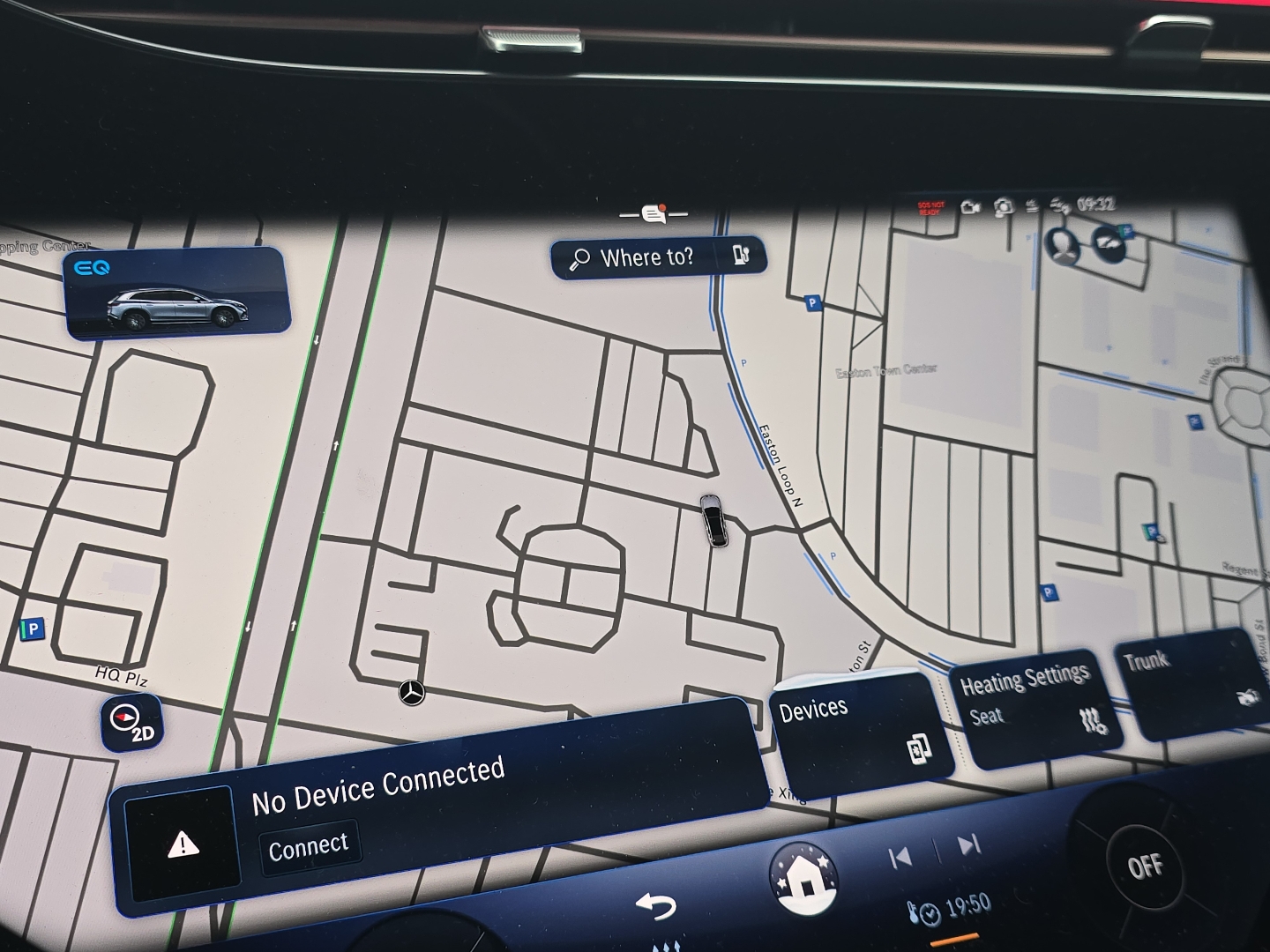Open the notification pill at top center
Viewport: 1270px width, 952px height.
tap(653, 213)
